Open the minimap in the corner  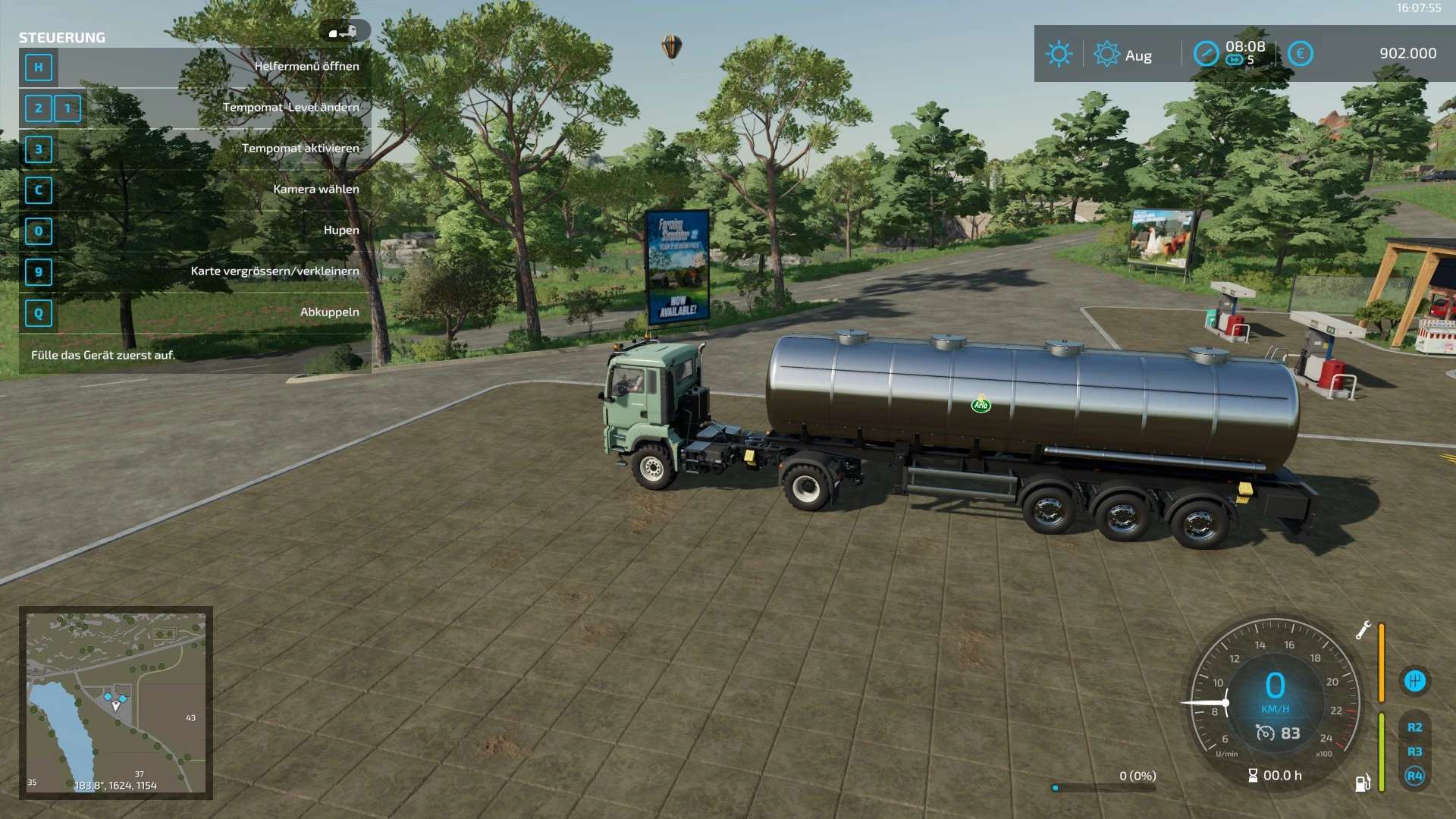(x=116, y=702)
